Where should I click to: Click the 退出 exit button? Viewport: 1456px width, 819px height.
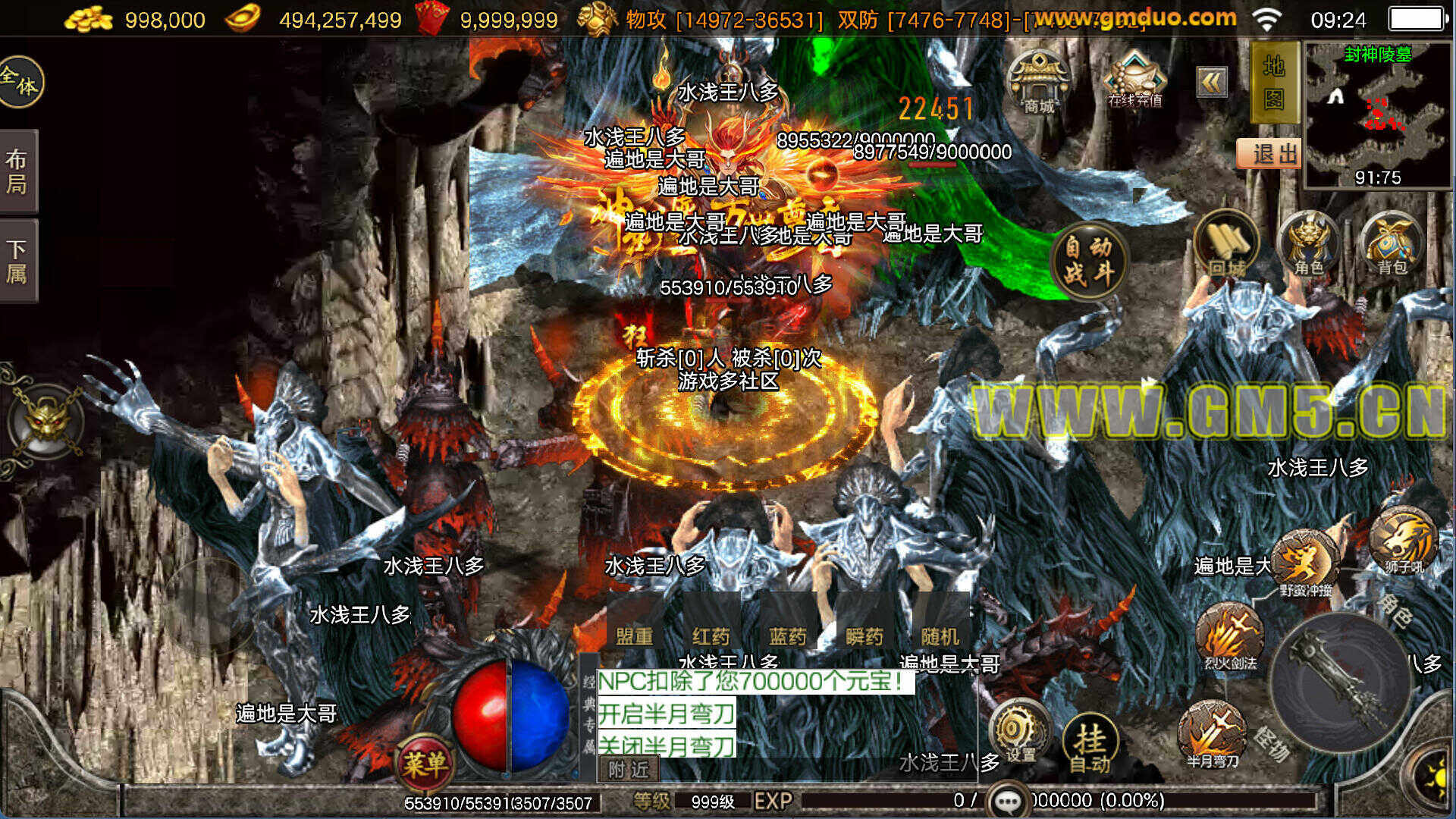coord(1269,154)
